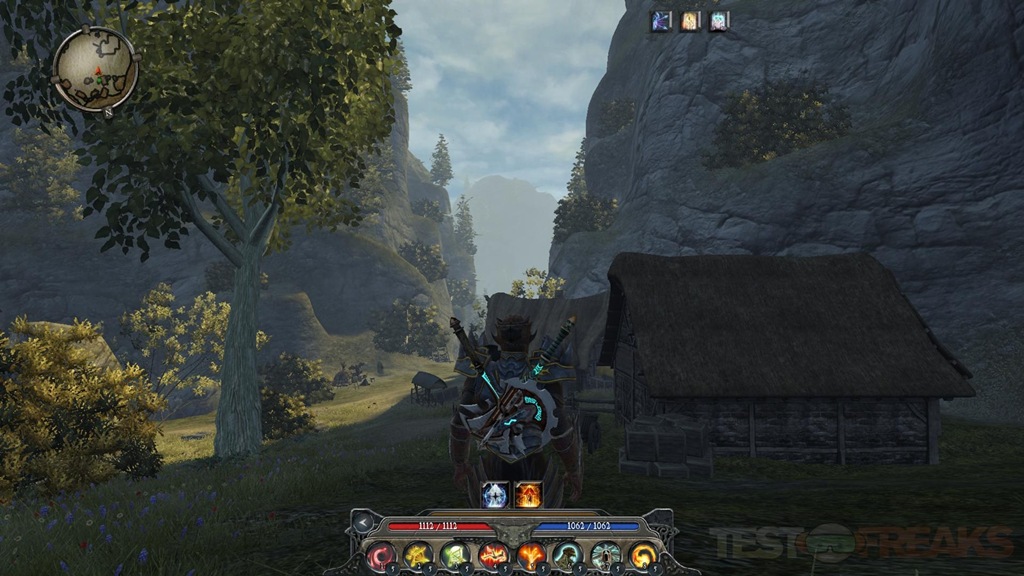Cast the red explosion skill
The width and height of the screenshot is (1024, 576).
pos(494,555)
